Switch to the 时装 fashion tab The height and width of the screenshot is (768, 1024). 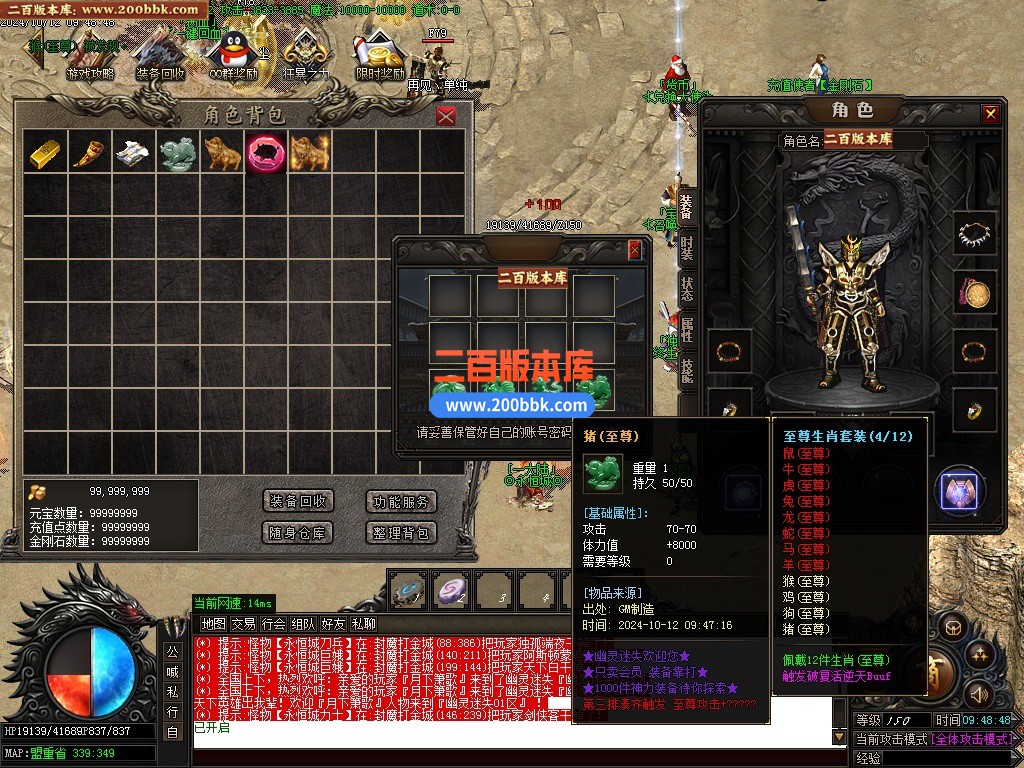click(686, 246)
